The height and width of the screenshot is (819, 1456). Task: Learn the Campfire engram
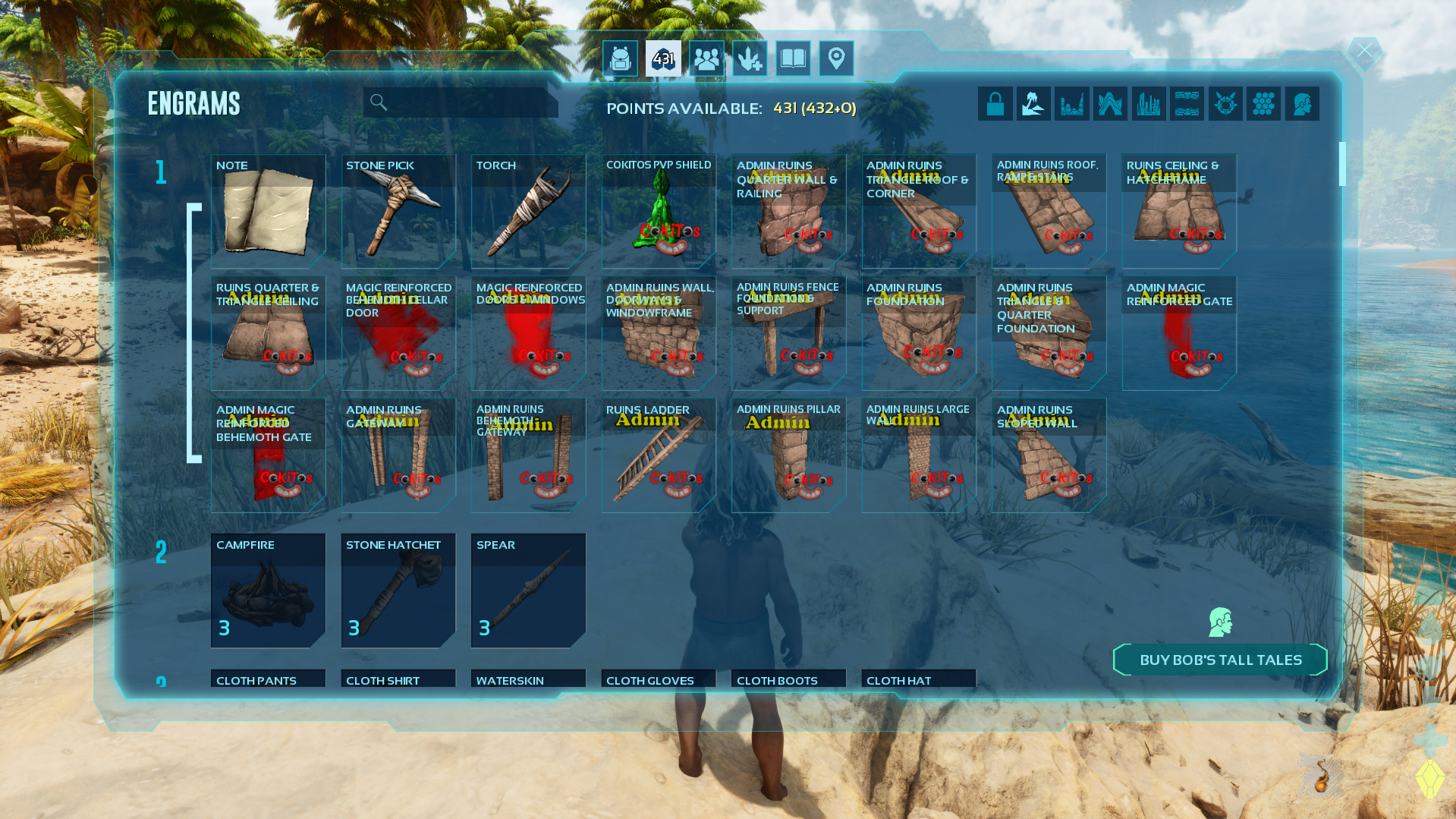click(x=268, y=591)
